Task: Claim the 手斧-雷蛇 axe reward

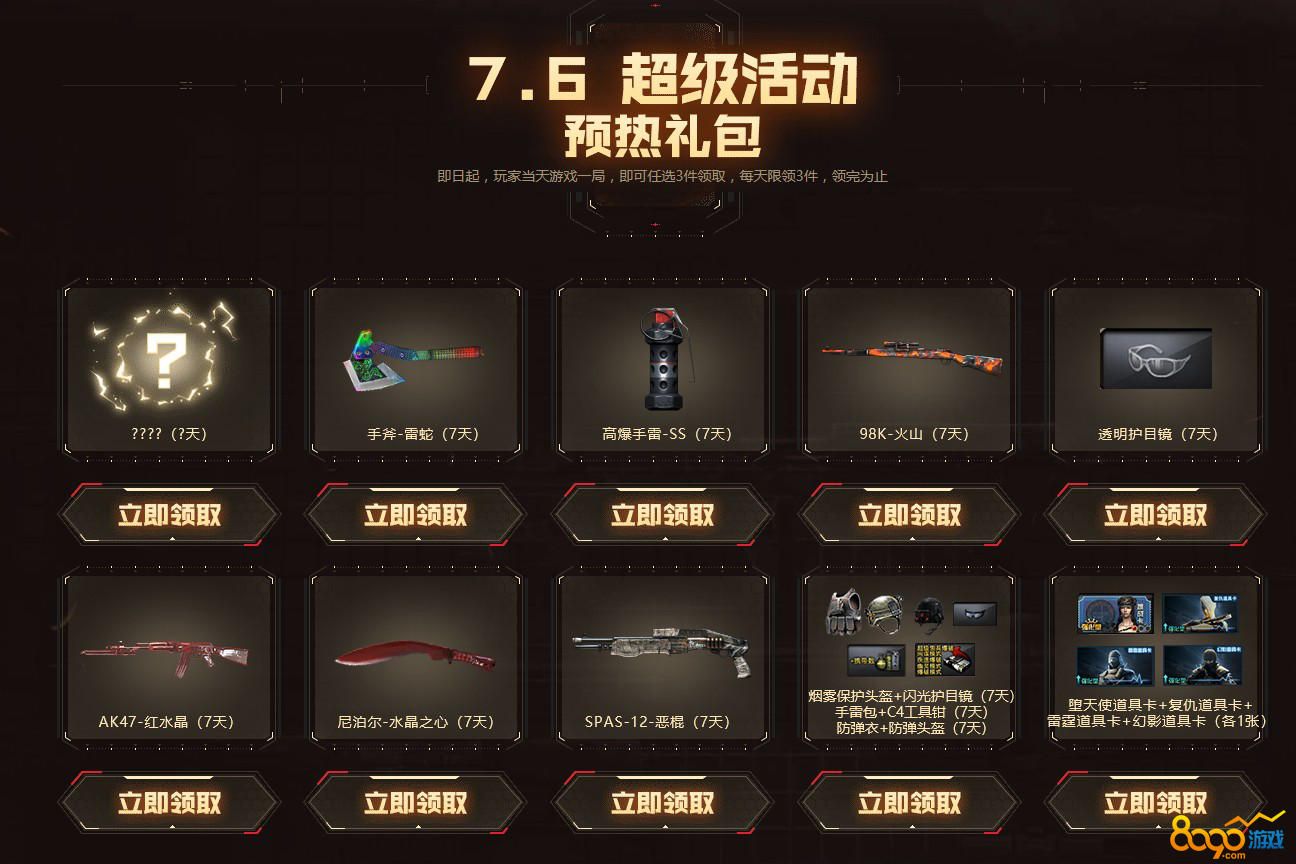Action: coord(415,515)
